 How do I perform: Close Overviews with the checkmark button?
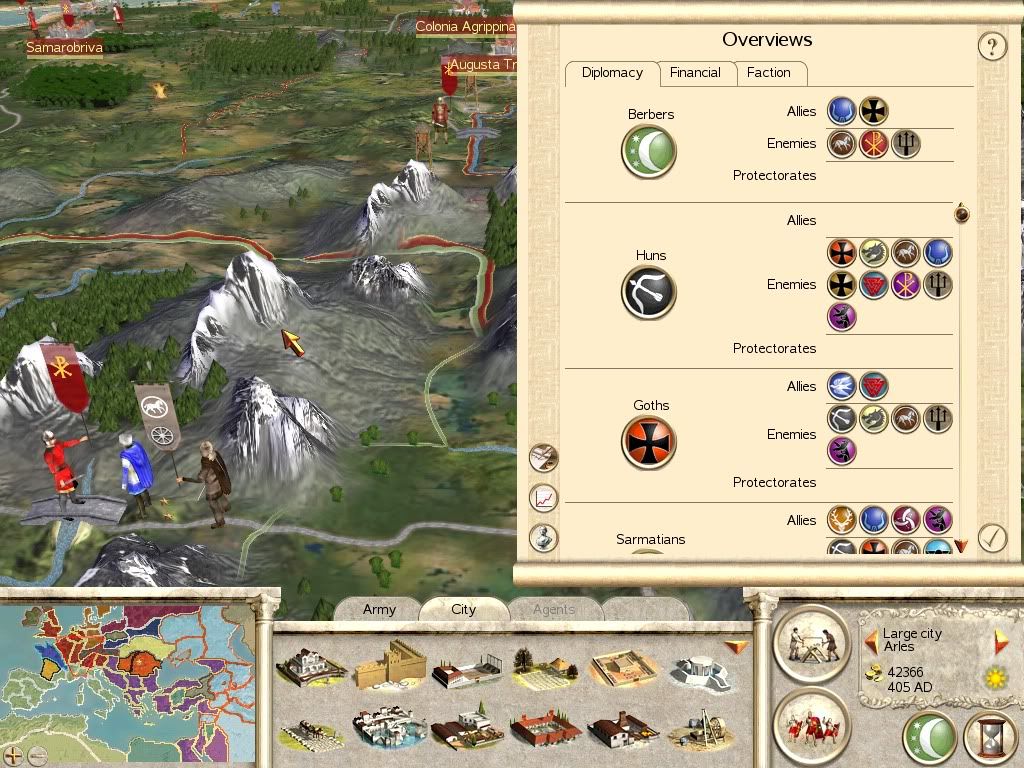tap(991, 538)
